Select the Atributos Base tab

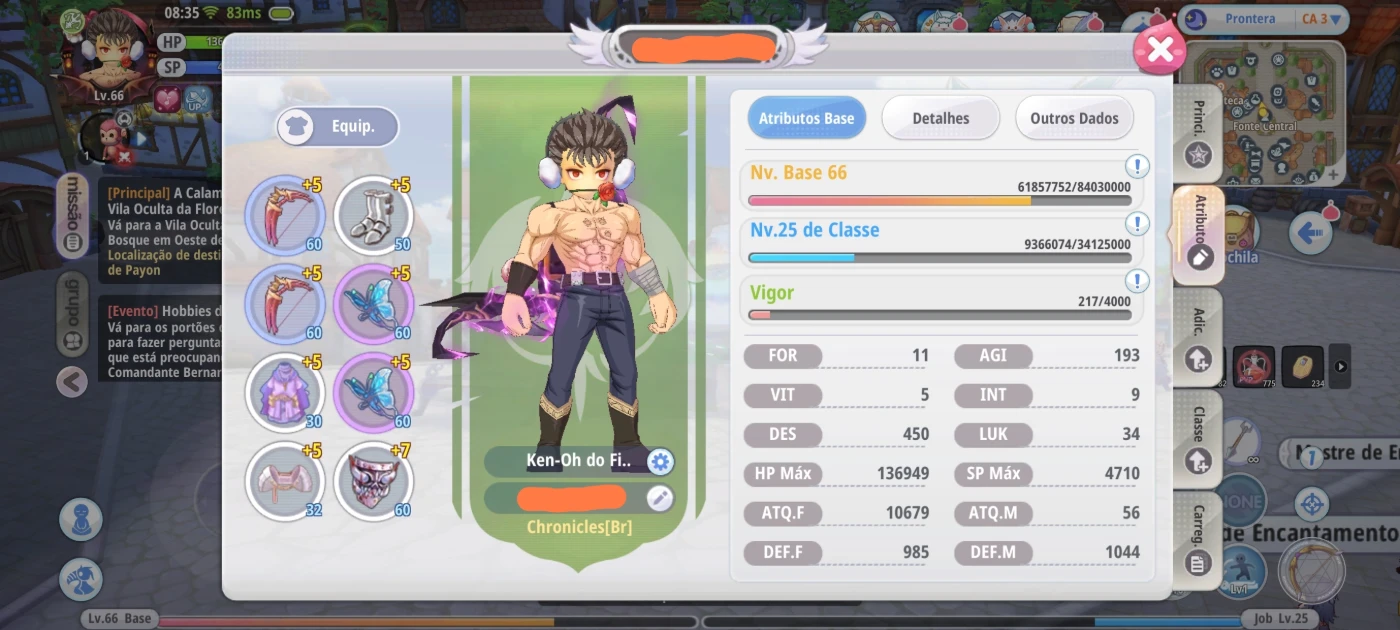point(806,118)
